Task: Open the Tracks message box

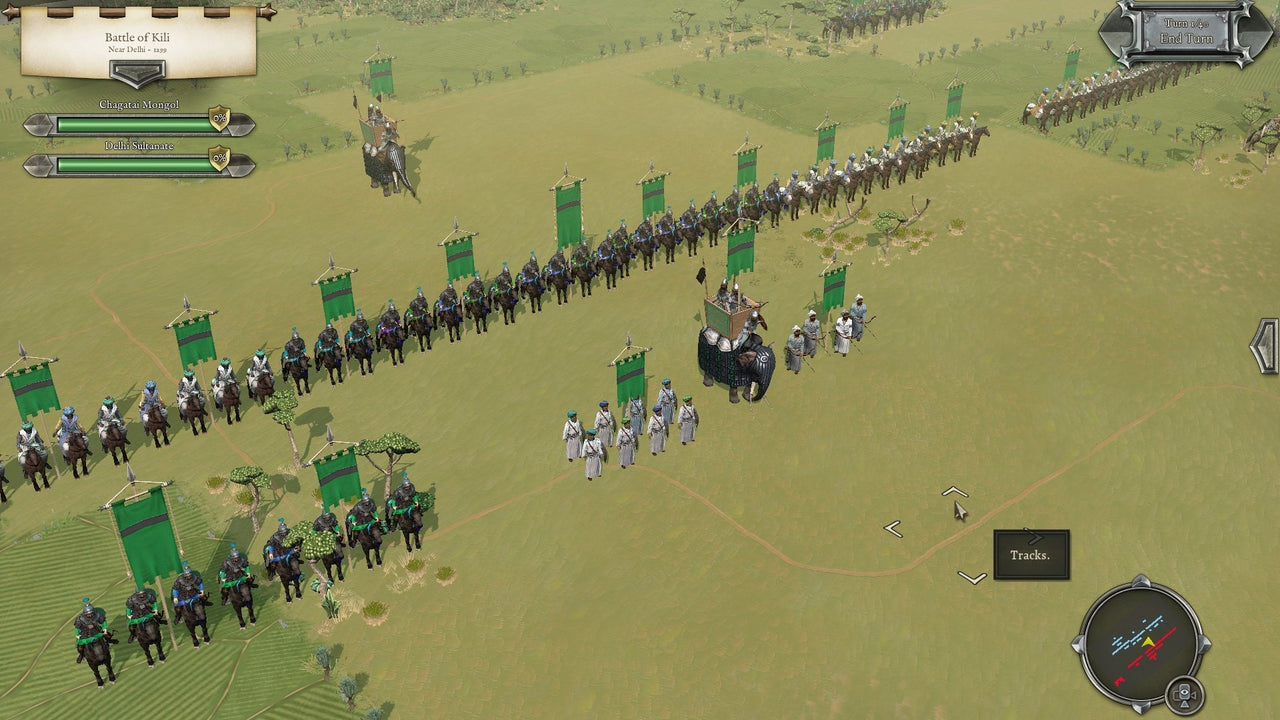Action: point(1031,555)
